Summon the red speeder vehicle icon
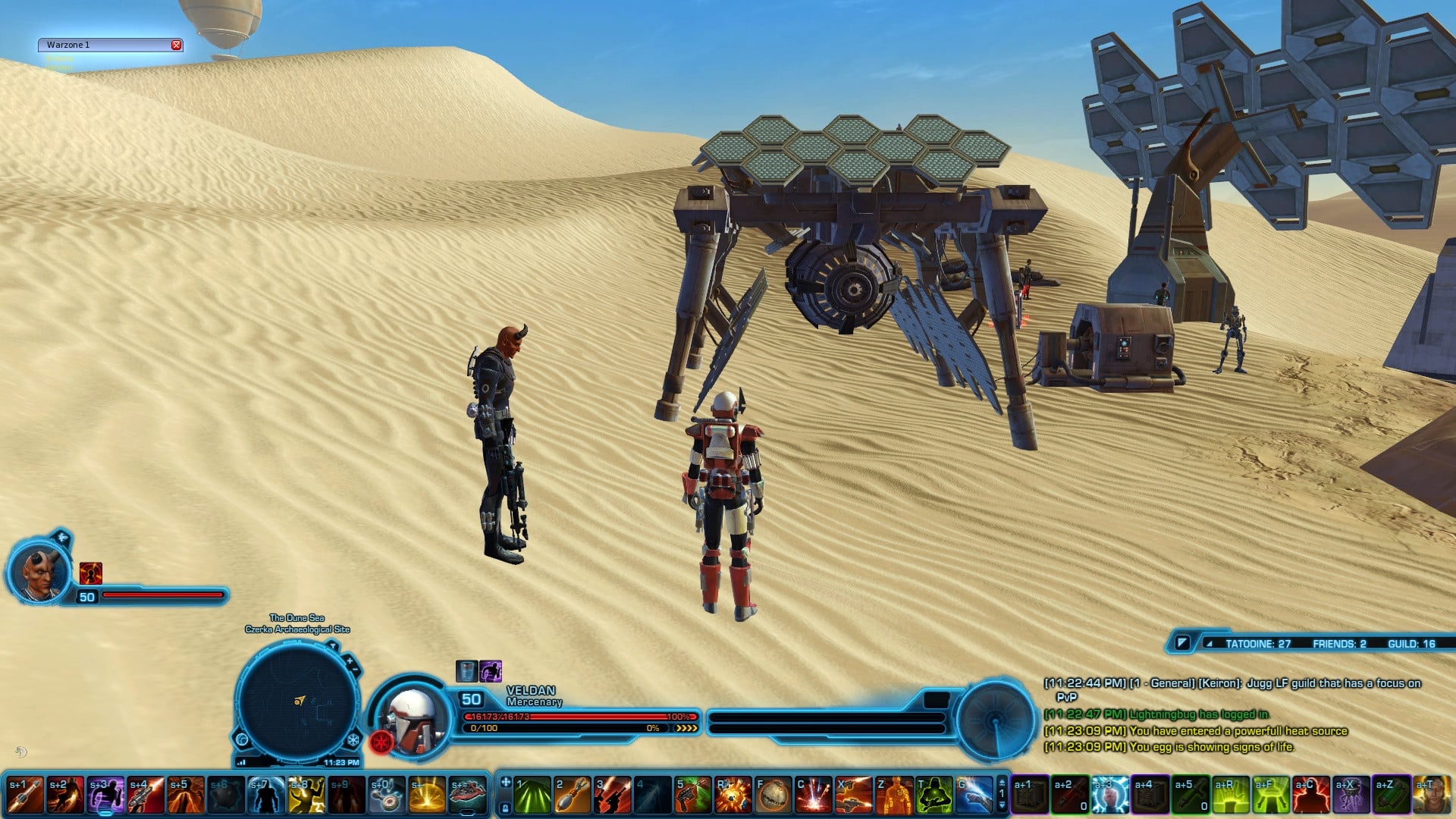Screen dimensions: 1456x819 click(467, 795)
